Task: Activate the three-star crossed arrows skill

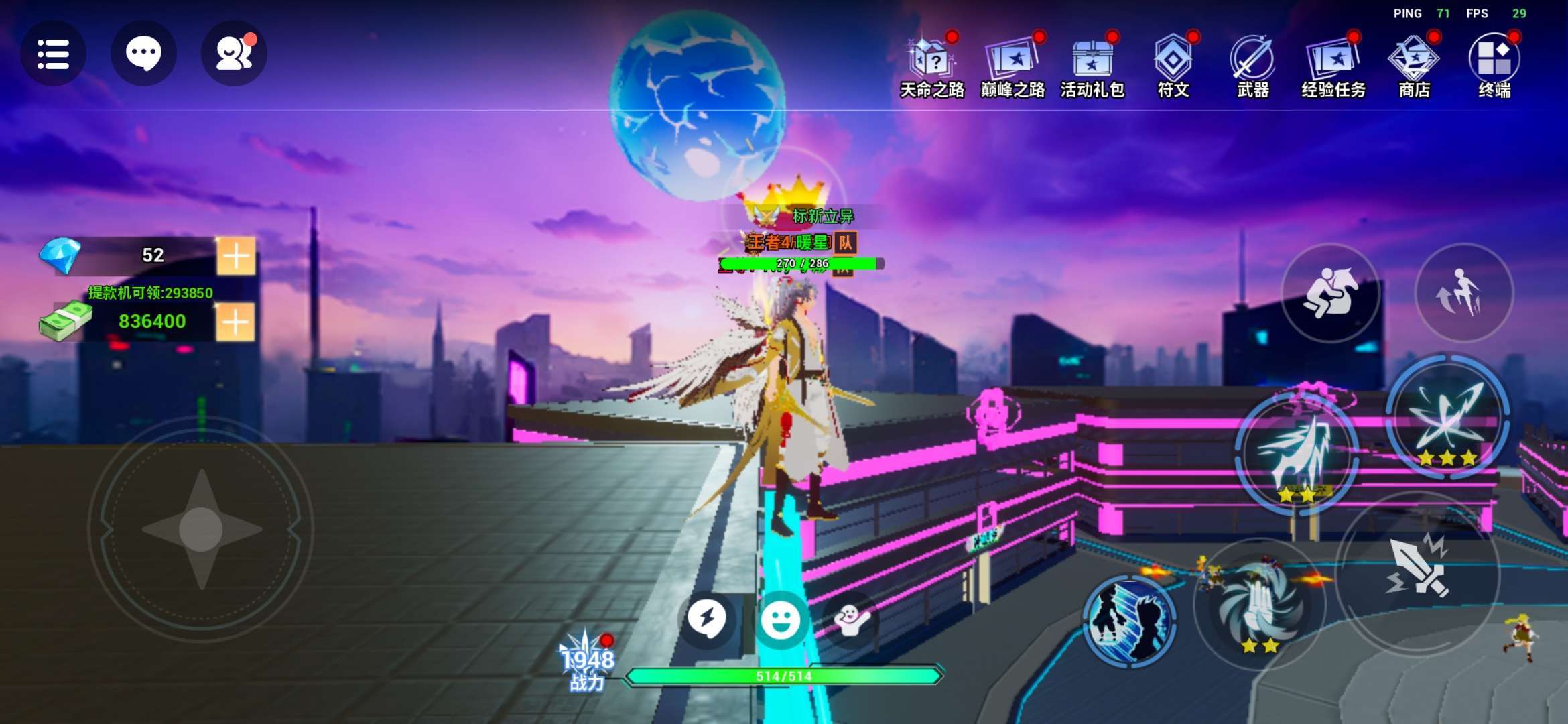Action: 1447,417
